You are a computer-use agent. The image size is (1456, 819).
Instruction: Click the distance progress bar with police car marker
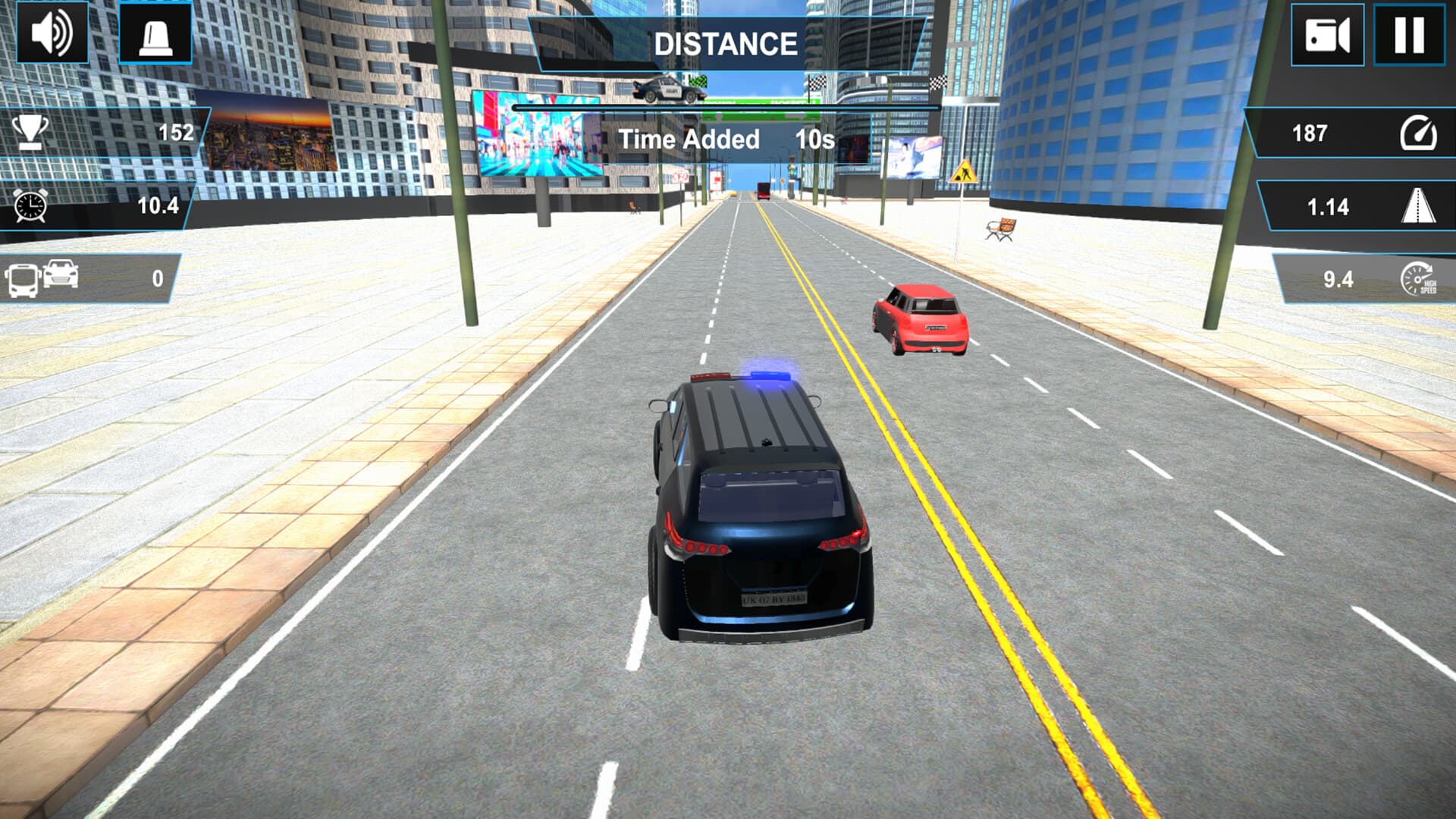728,106
